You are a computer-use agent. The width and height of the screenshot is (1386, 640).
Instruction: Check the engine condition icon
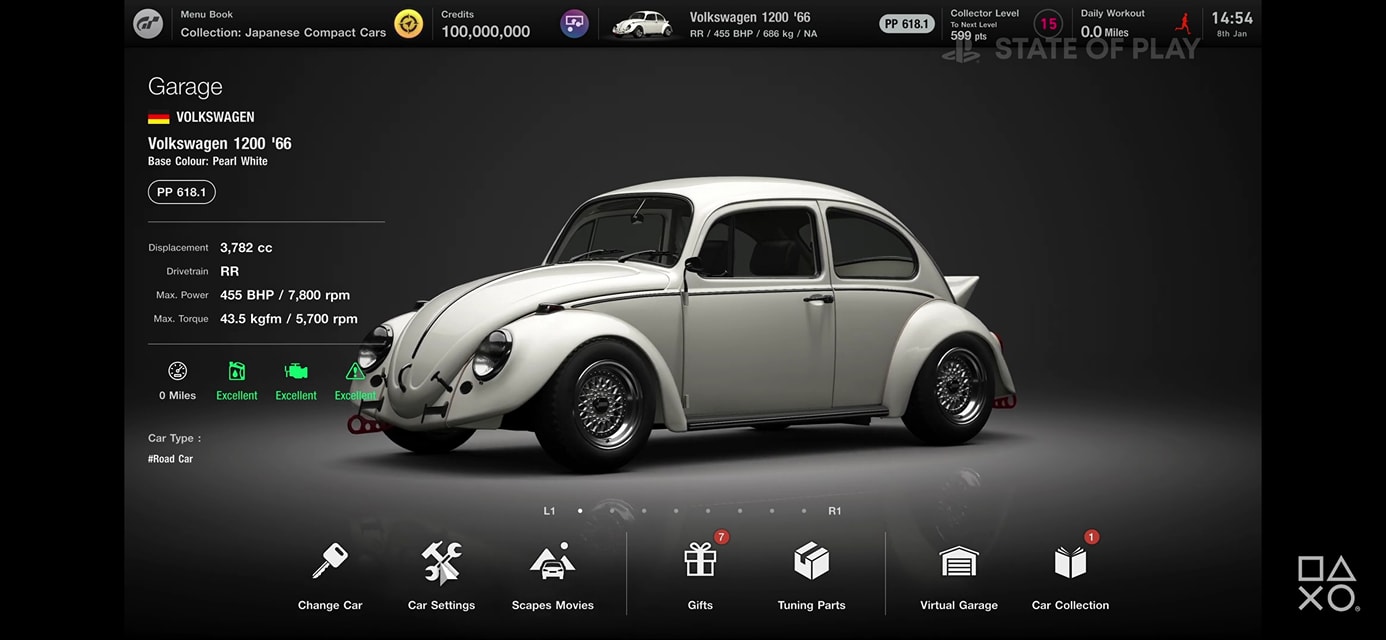click(296, 380)
